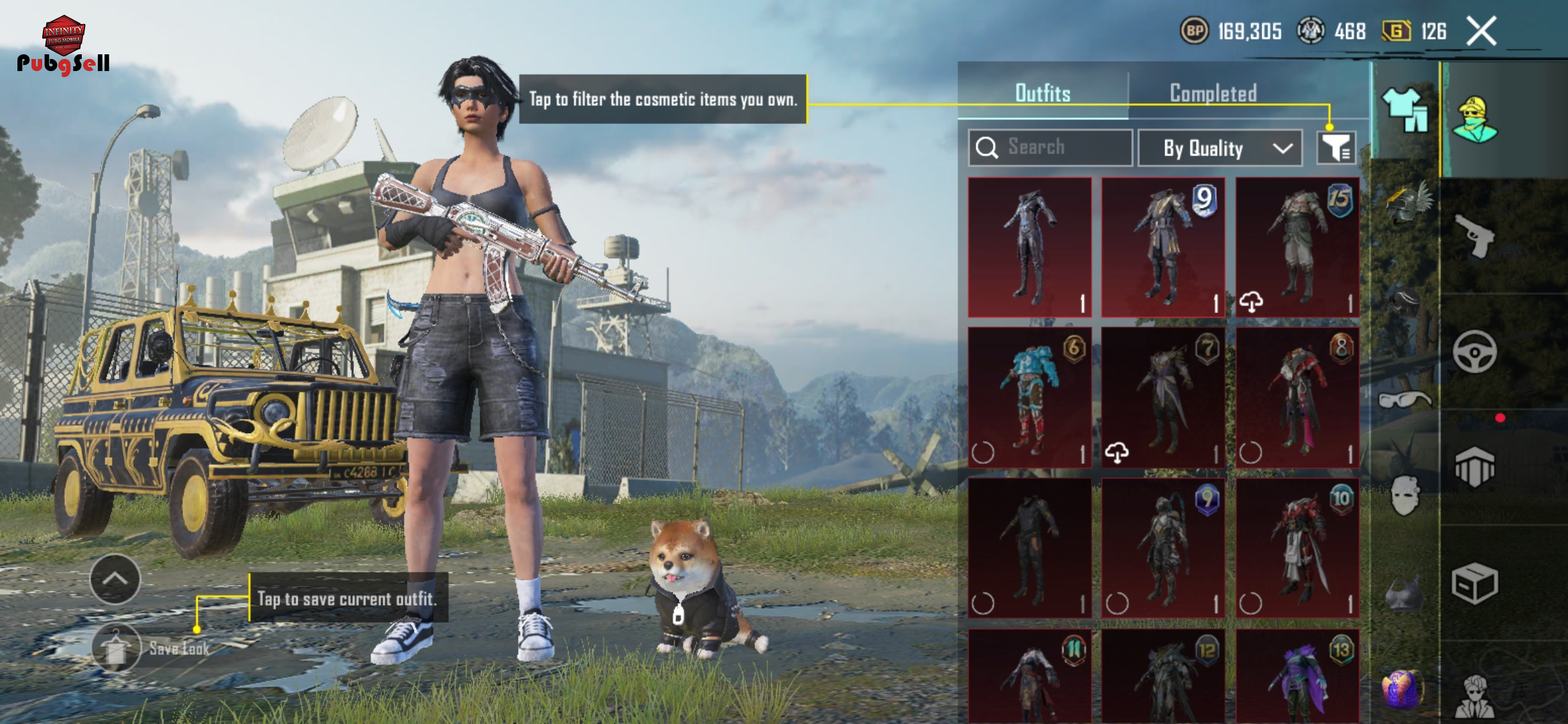Open the By Quality sort dropdown
Viewport: 1568px width, 724px height.
click(x=1220, y=148)
